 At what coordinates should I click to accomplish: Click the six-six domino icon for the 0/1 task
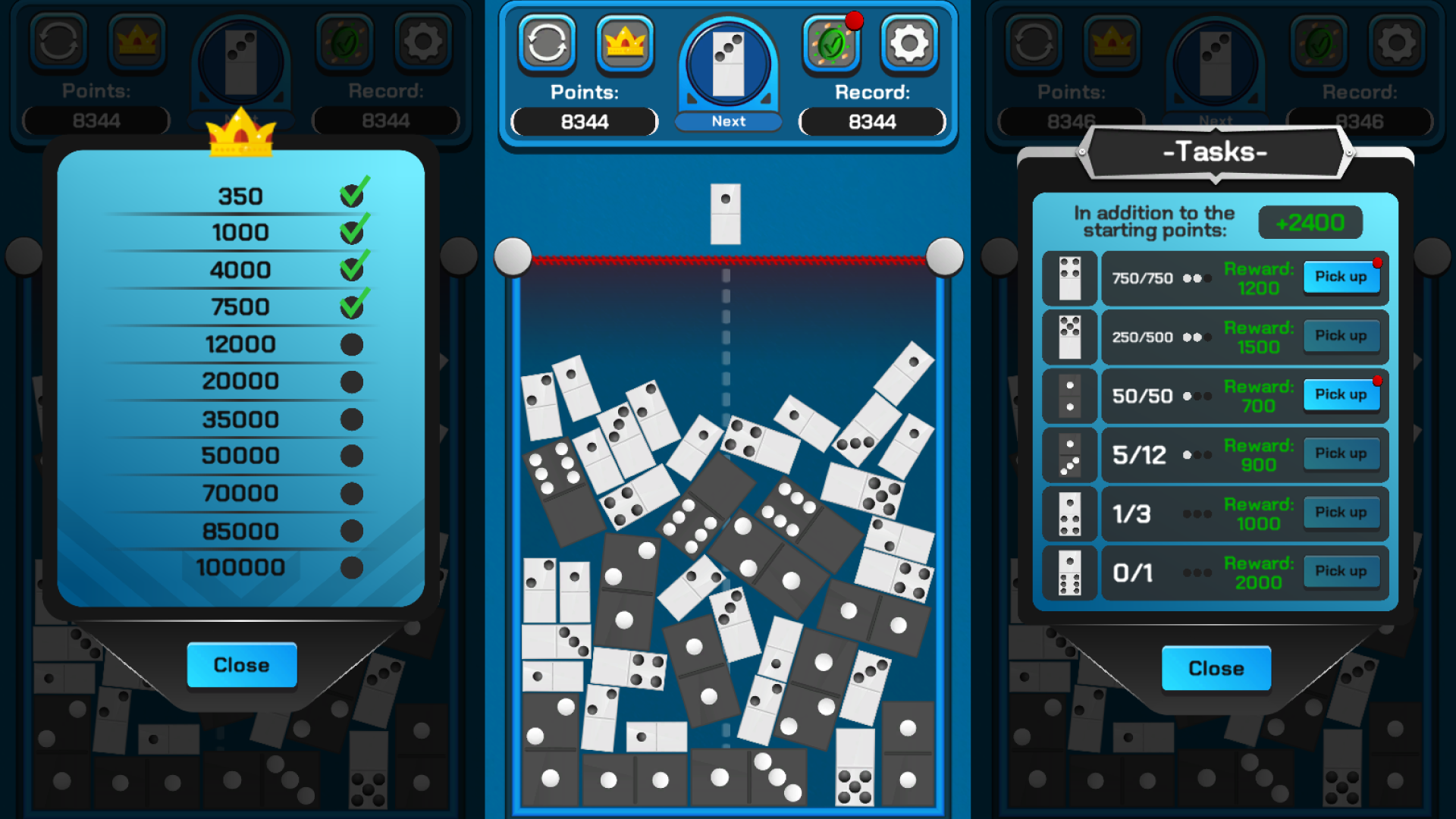pos(1069,573)
